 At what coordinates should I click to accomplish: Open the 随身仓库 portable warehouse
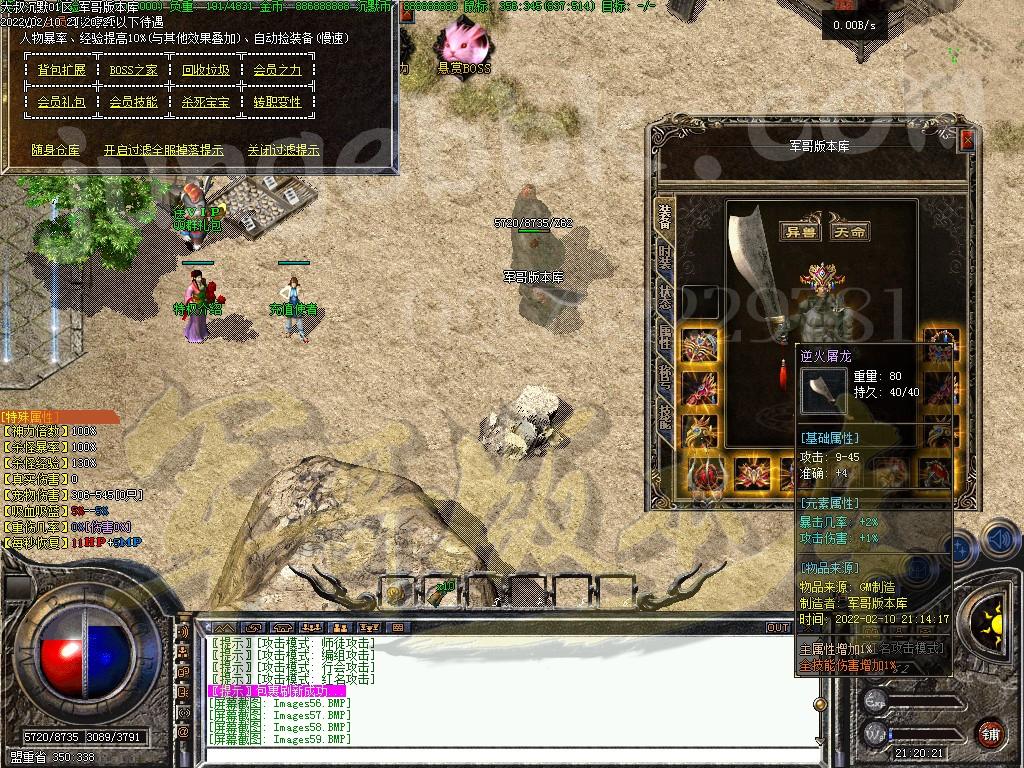tap(56, 150)
